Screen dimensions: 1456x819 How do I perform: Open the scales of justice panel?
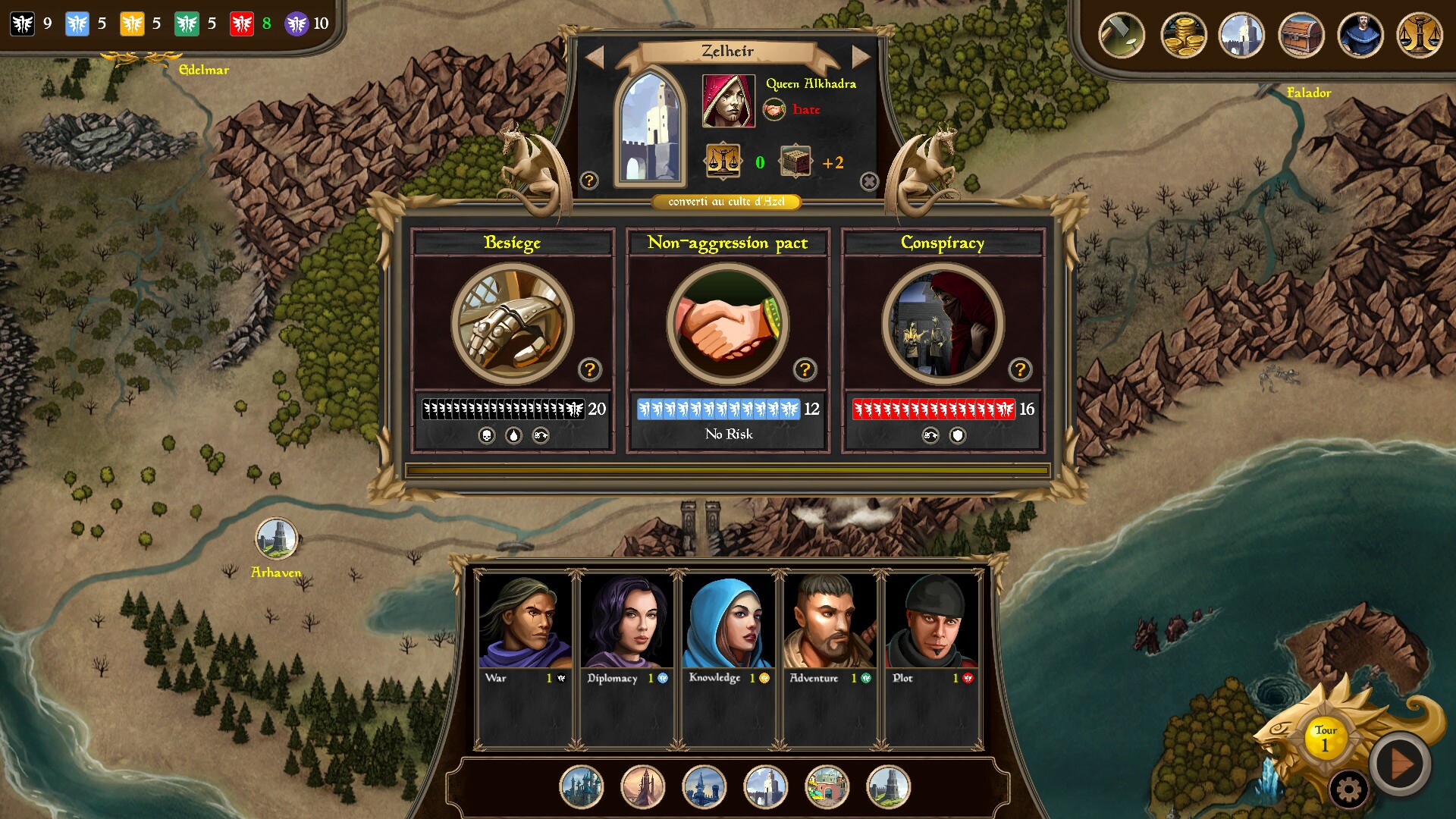click(x=1421, y=35)
